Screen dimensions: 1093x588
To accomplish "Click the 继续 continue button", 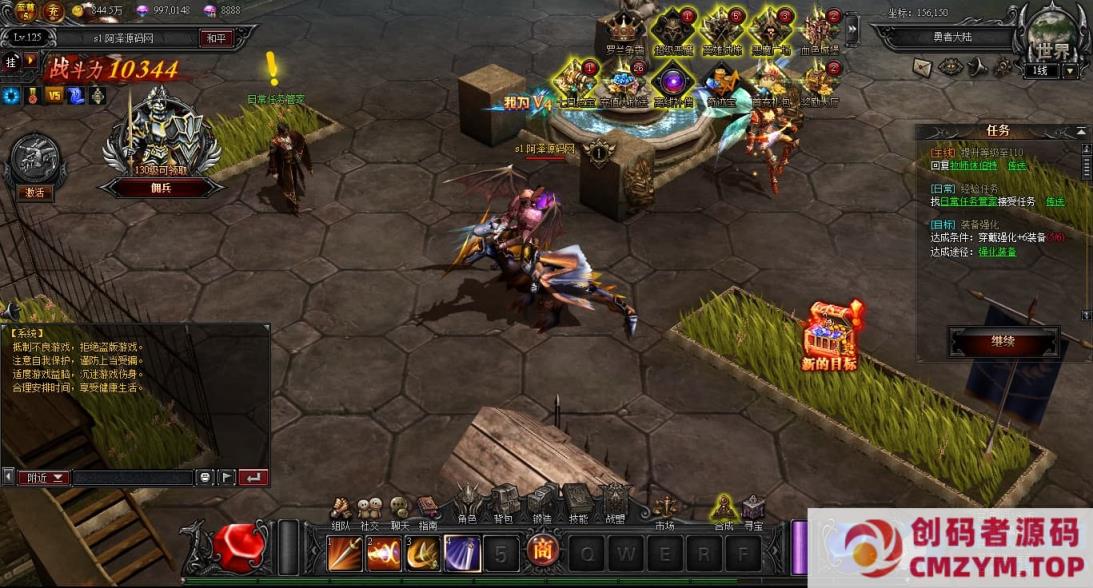I will tap(1002, 342).
